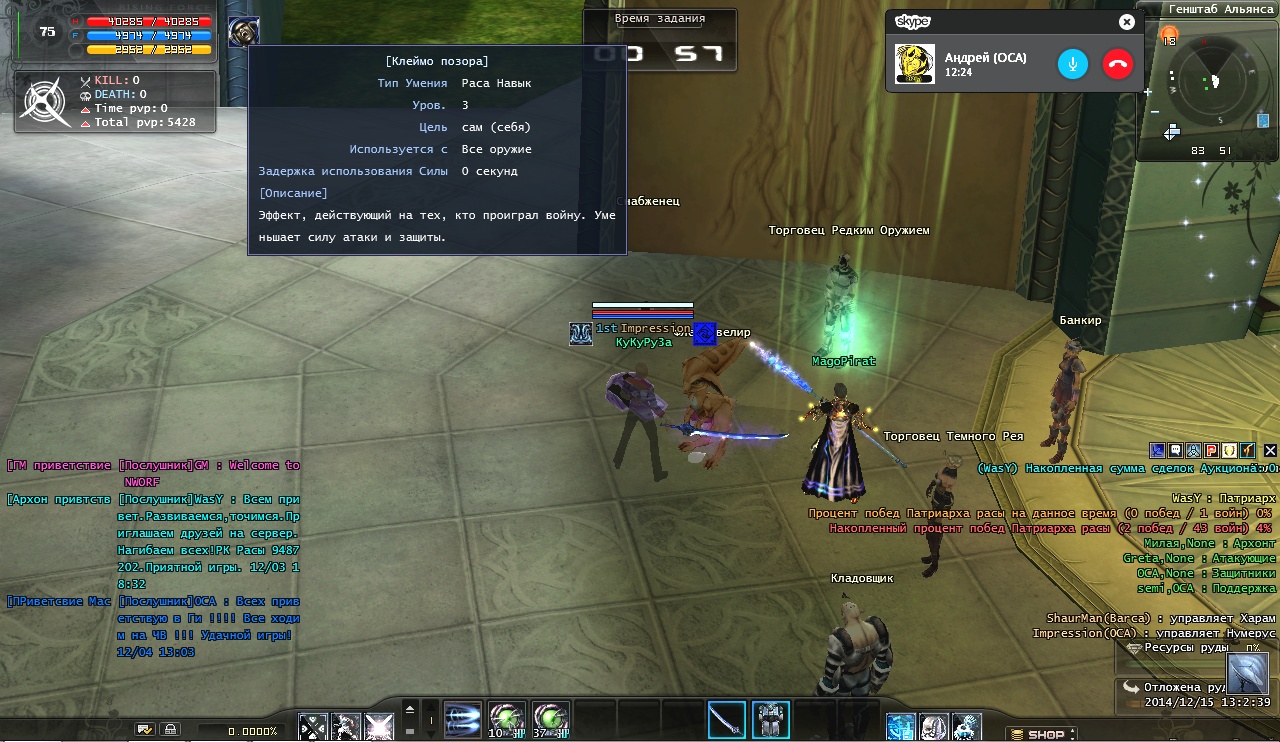The image size is (1280, 742).
Task: Select the sword weapon hotbar slot
Action: coord(726,720)
